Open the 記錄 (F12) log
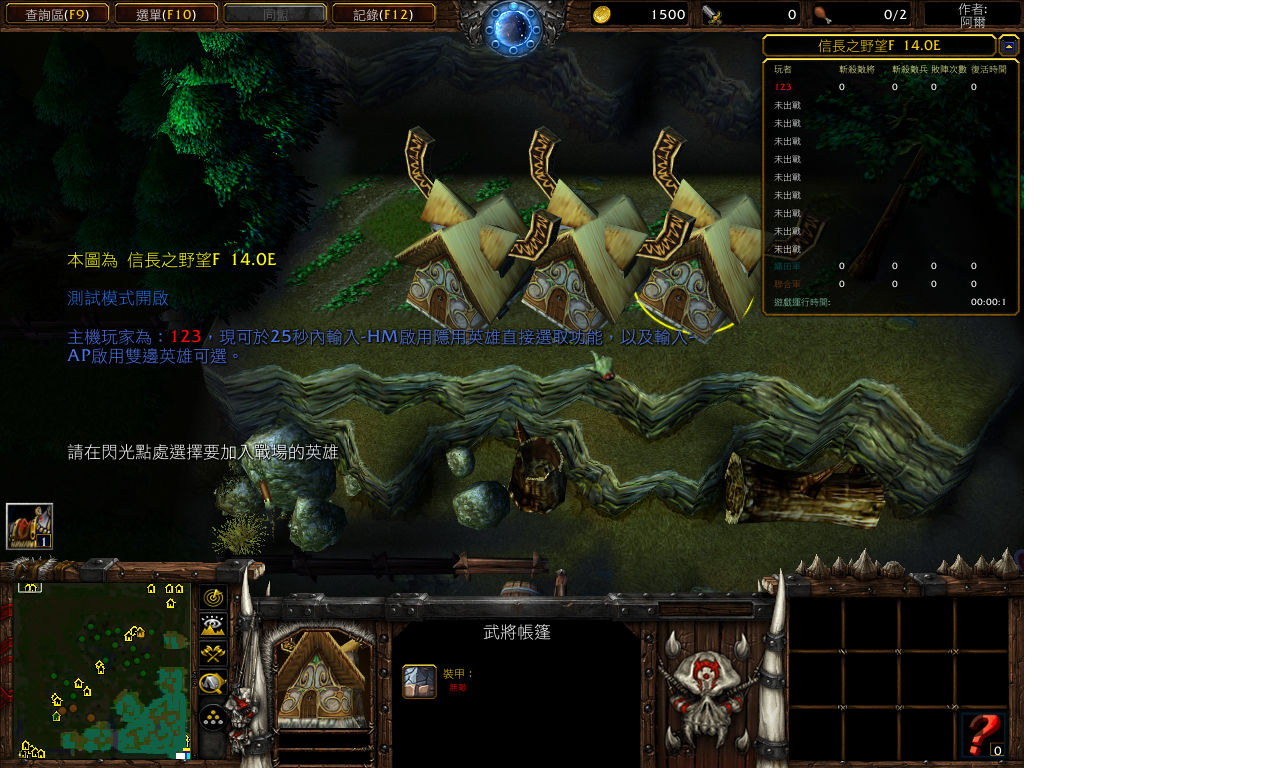Screen dimensions: 1277x768 383,14
